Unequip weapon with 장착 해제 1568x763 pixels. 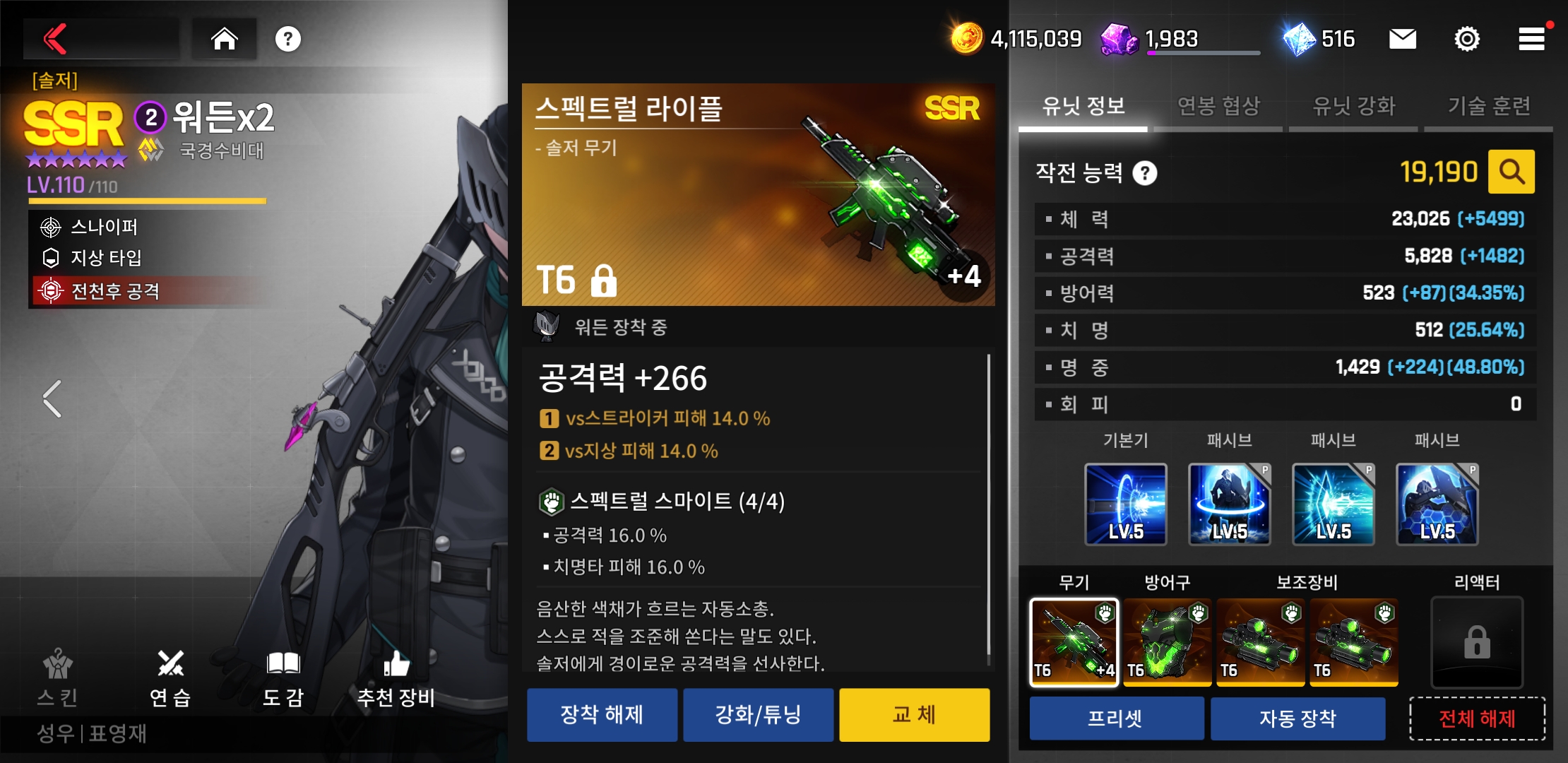tap(602, 715)
